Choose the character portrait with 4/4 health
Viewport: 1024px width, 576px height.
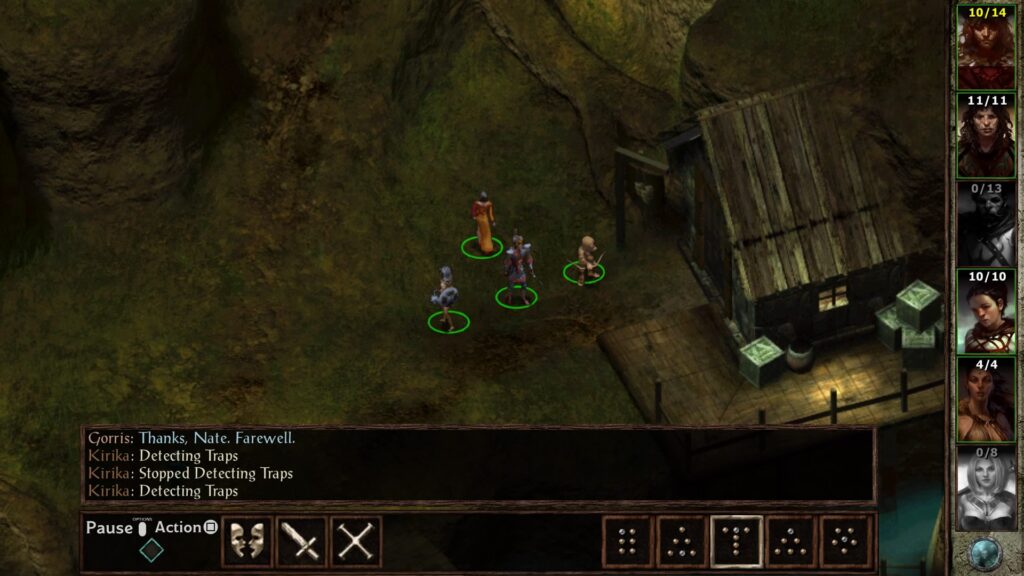point(986,399)
